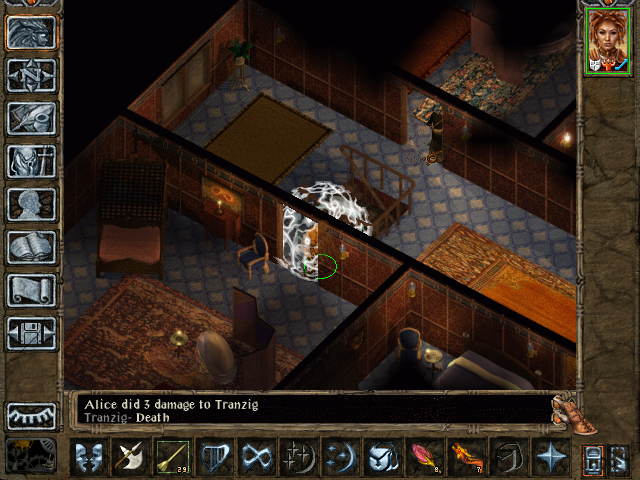Viewport: 640px width, 480px height.
Task: Open the journal screen
Action: pos(31,118)
